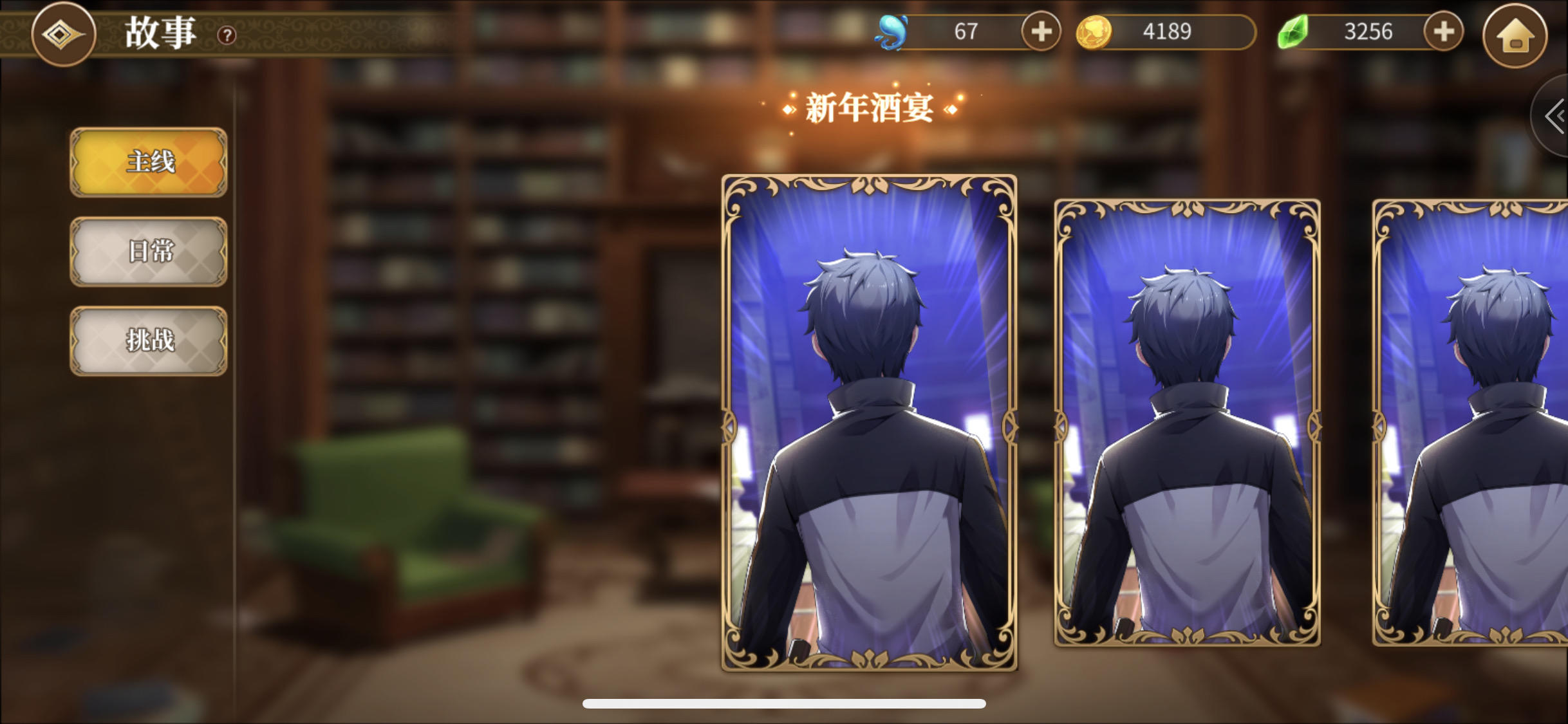Tap the plus icon beside the teardrop currency
This screenshot has height=724, width=1568.
point(1041,31)
